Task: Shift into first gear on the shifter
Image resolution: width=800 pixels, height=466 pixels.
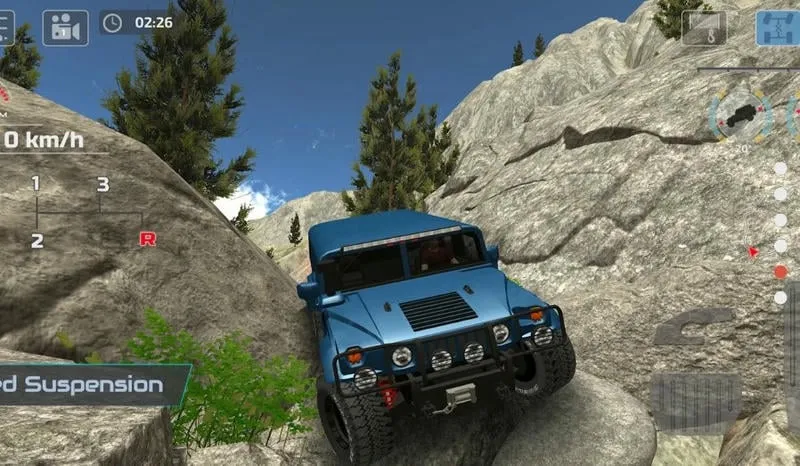Action: coord(36,184)
